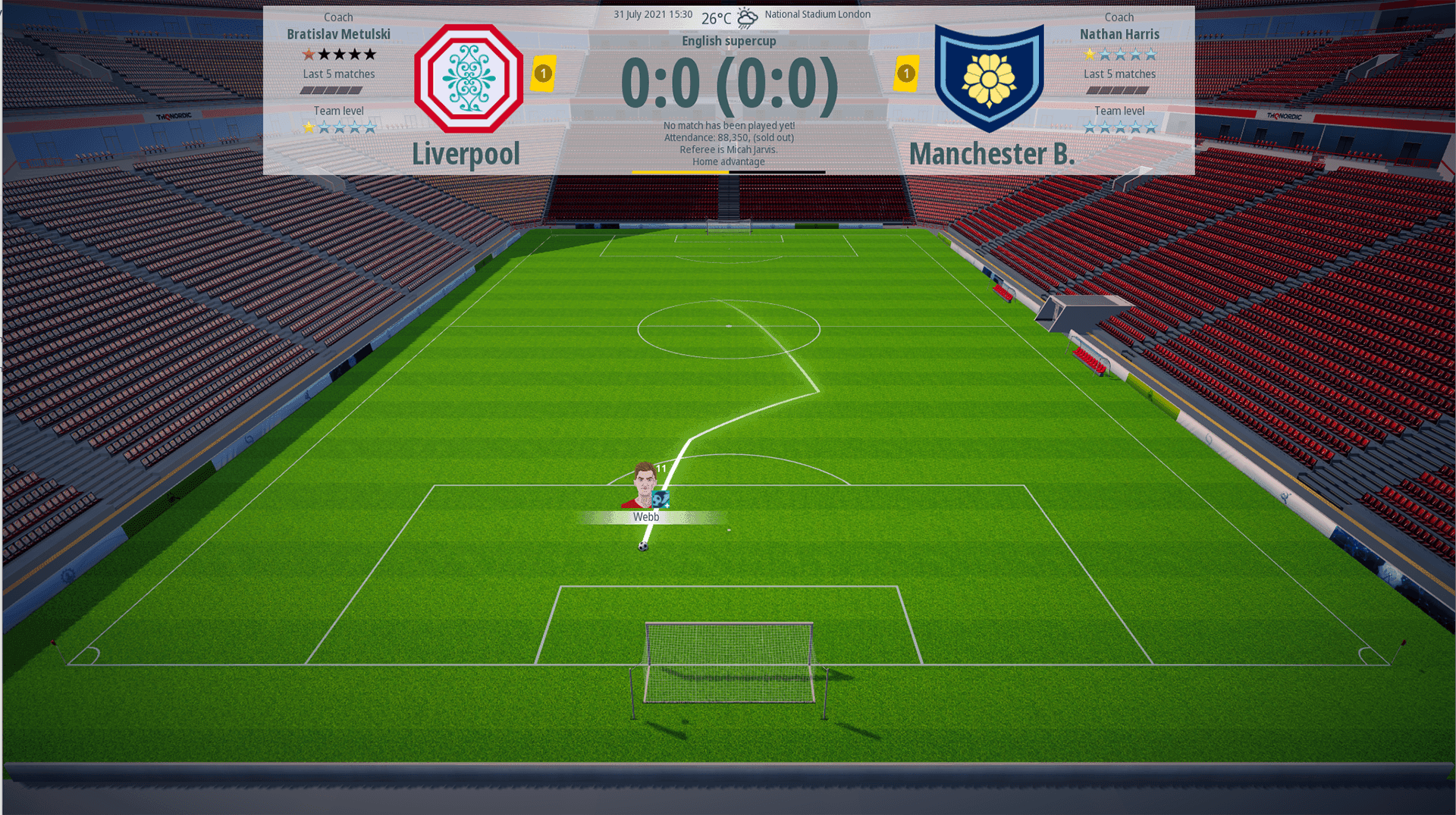This screenshot has height=815, width=1456.
Task: Open the yellow card counter beside Liverpool
Action: pyautogui.click(x=543, y=74)
